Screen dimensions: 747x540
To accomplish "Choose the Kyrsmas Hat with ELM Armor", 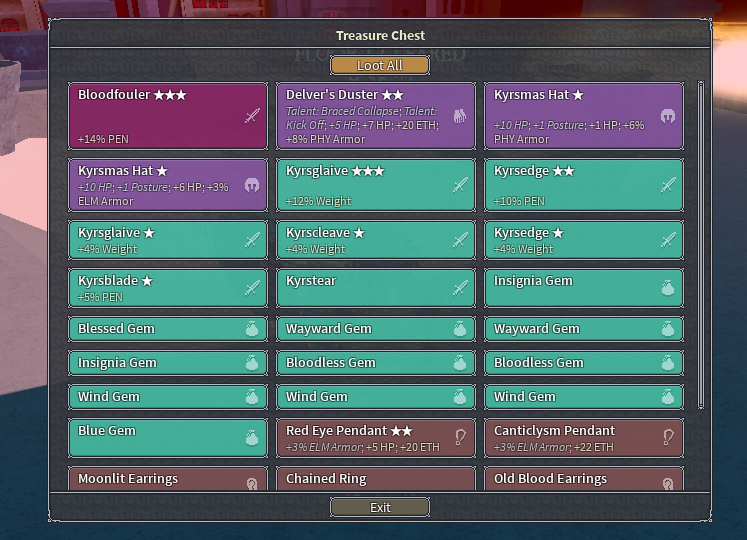I will [x=168, y=185].
